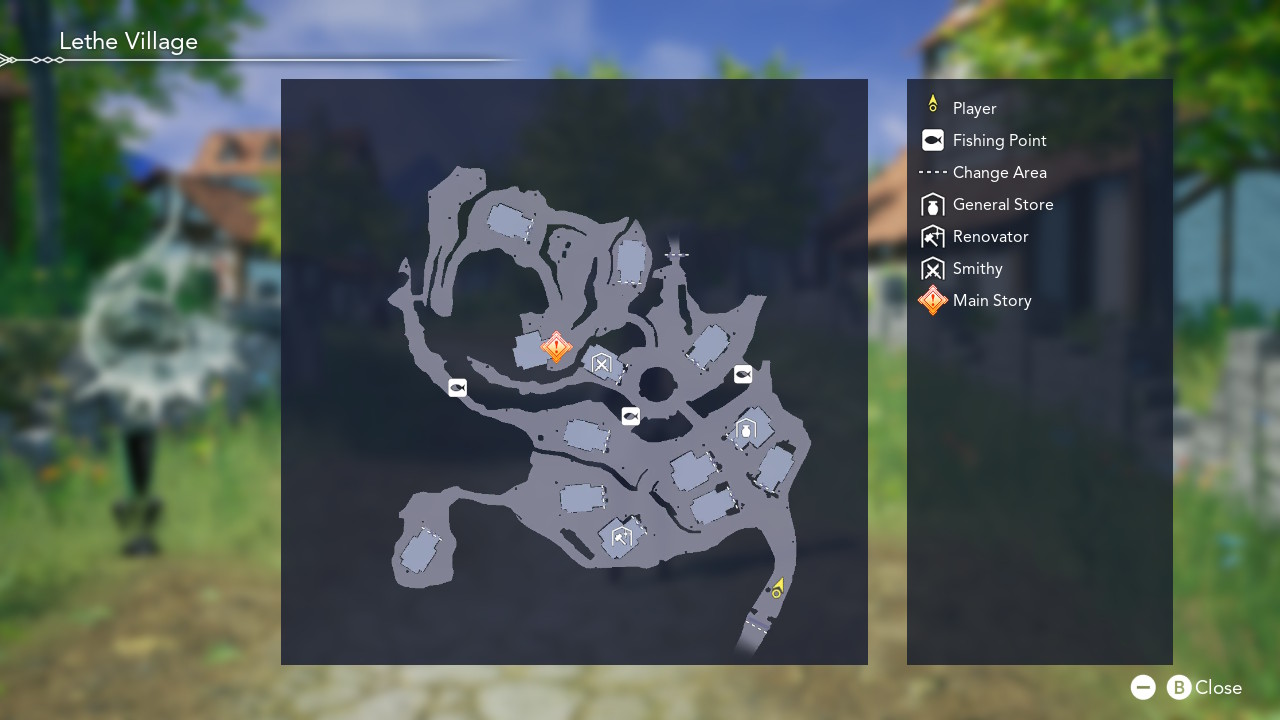Select the central Fishing Point fish icon
Viewport: 1280px width, 720px height.
(630, 416)
